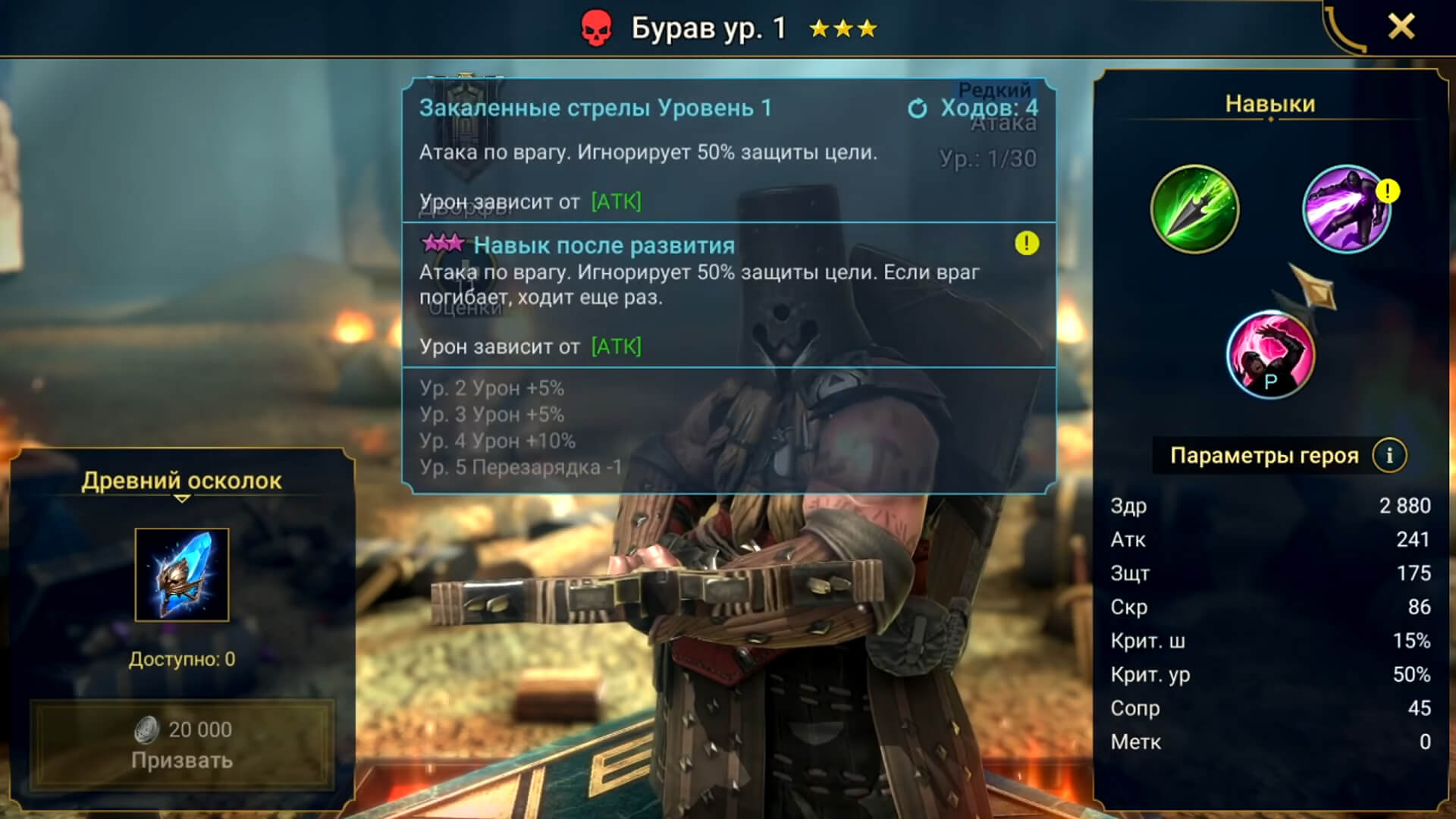Click the three-star rating next to Бурав

tap(842, 30)
